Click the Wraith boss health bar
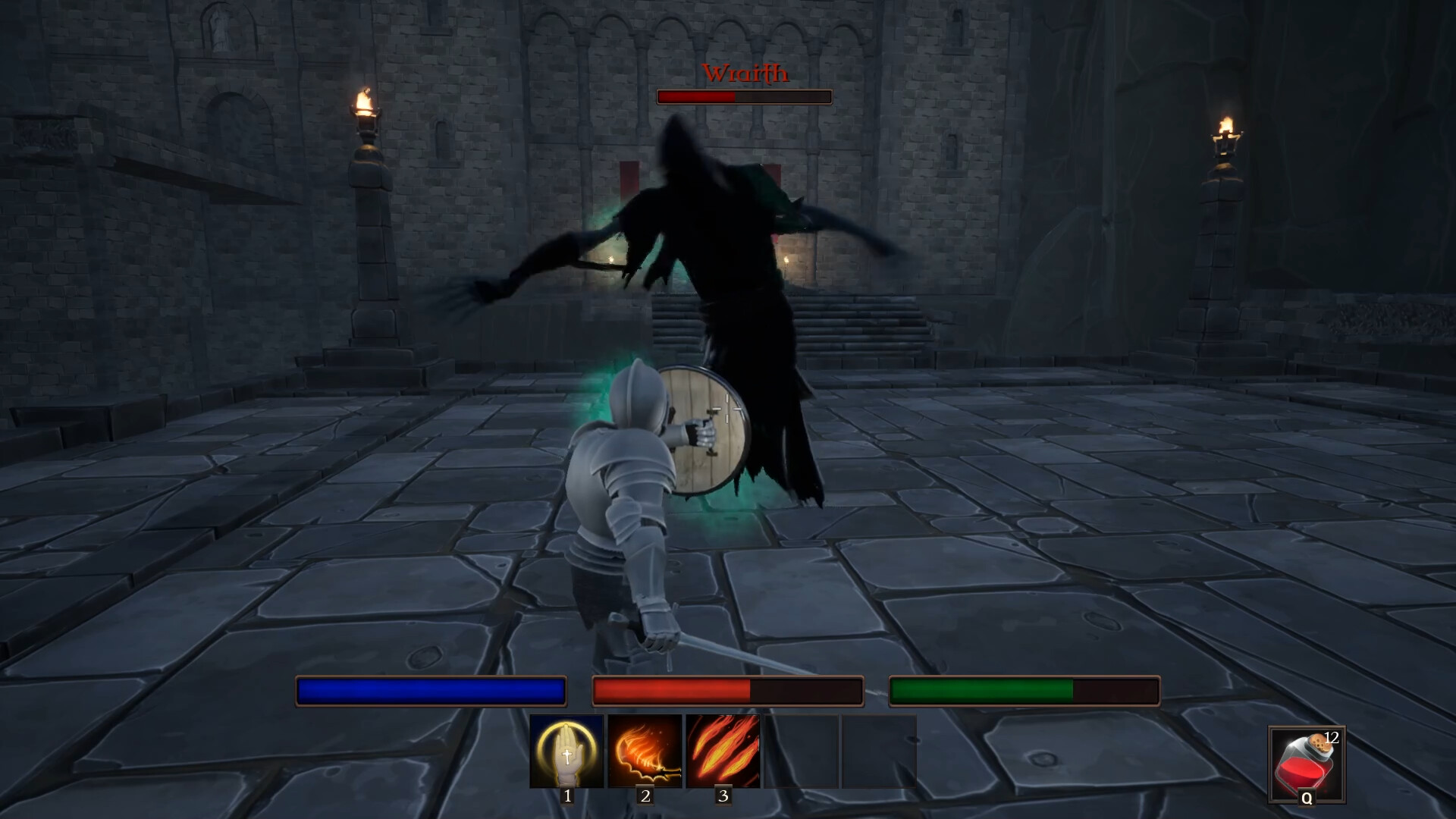1456x819 pixels. pyautogui.click(x=743, y=97)
